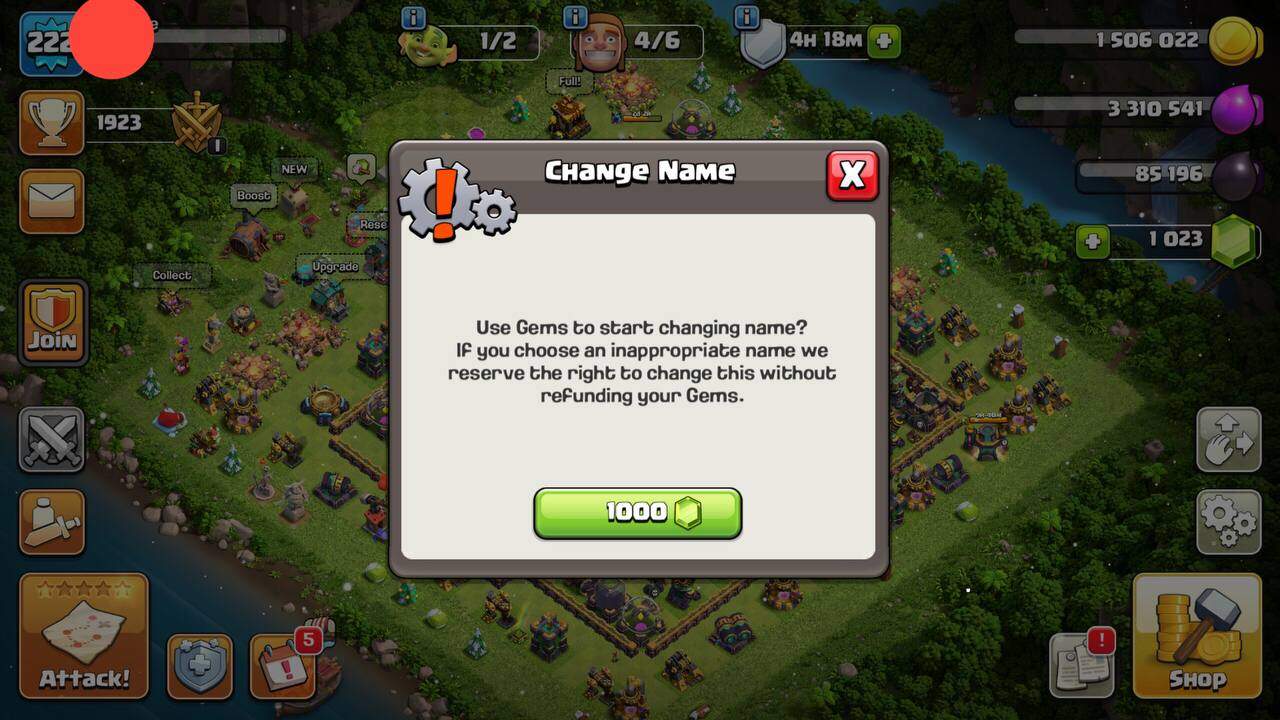Image resolution: width=1280 pixels, height=720 pixels.
Task: Open the mailbox envelope icon
Action: tap(51, 201)
